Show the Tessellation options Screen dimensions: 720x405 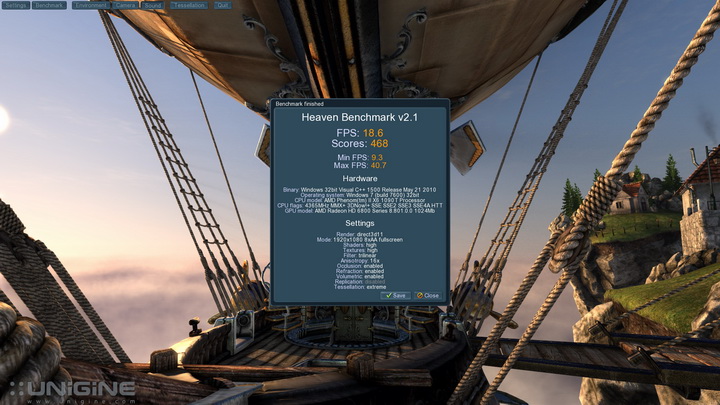[x=187, y=5]
